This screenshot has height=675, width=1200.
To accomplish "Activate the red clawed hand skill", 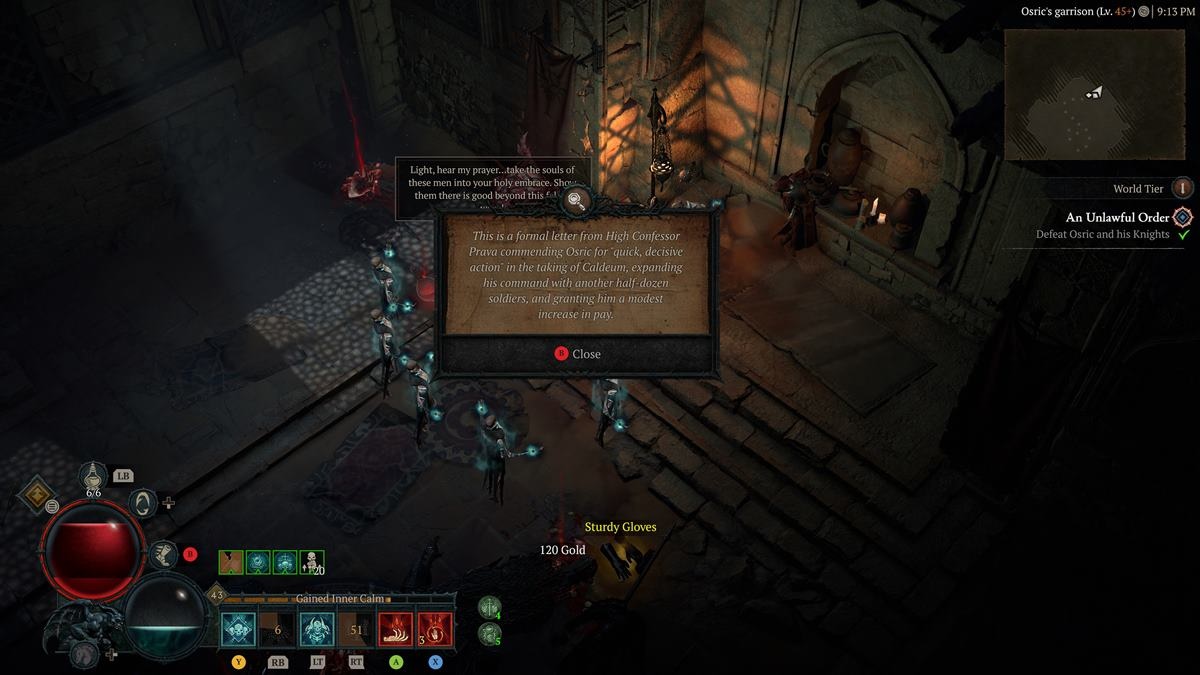I will click(x=395, y=630).
